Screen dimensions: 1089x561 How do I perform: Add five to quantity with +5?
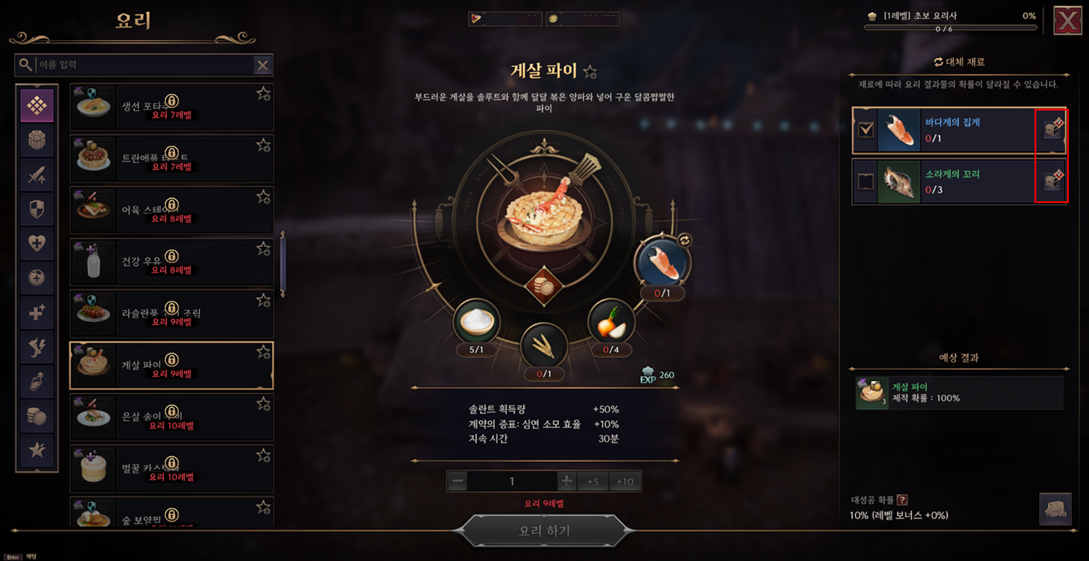593,482
